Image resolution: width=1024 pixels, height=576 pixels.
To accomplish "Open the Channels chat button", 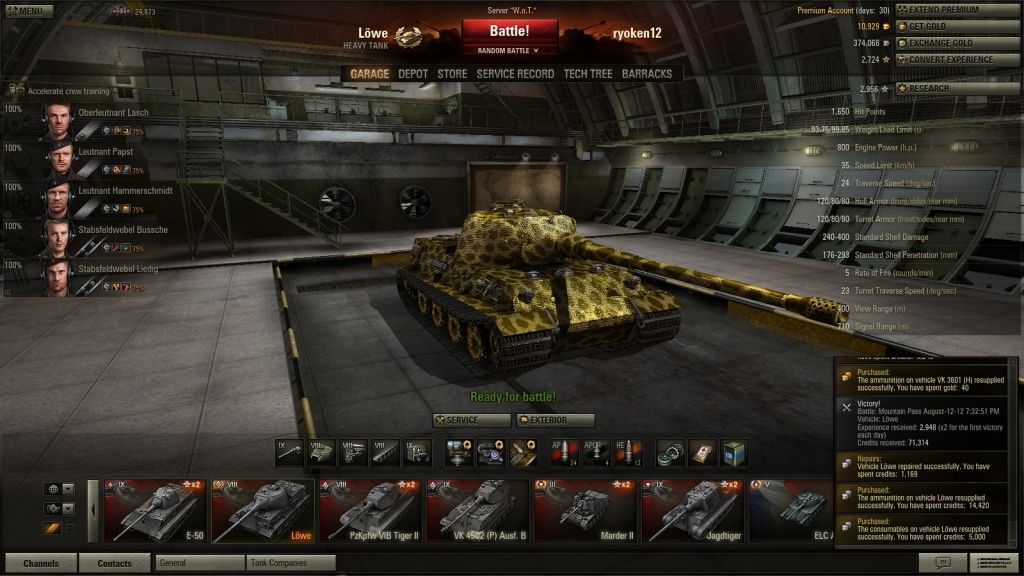I will tap(41, 563).
